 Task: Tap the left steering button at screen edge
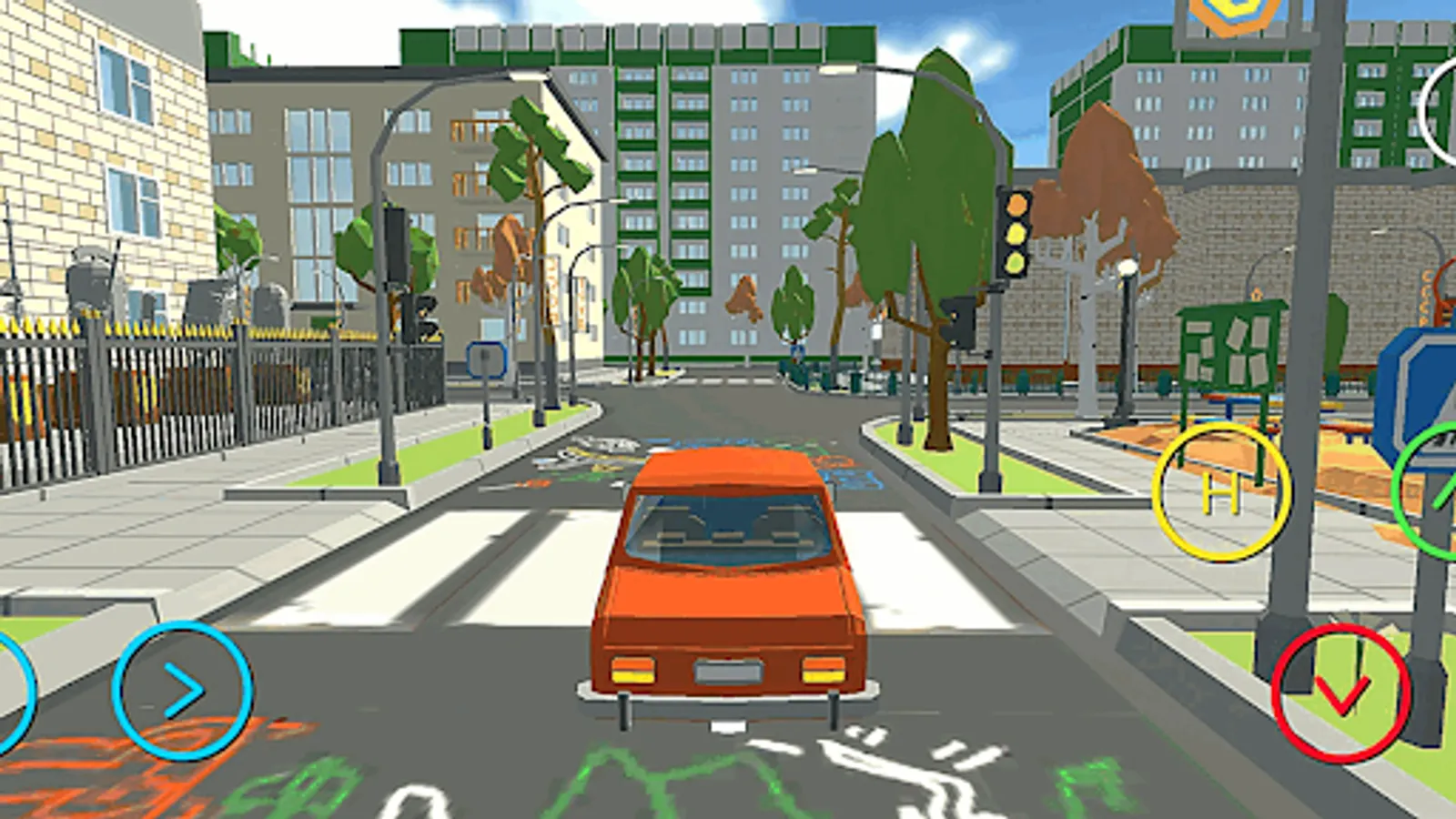[7, 690]
